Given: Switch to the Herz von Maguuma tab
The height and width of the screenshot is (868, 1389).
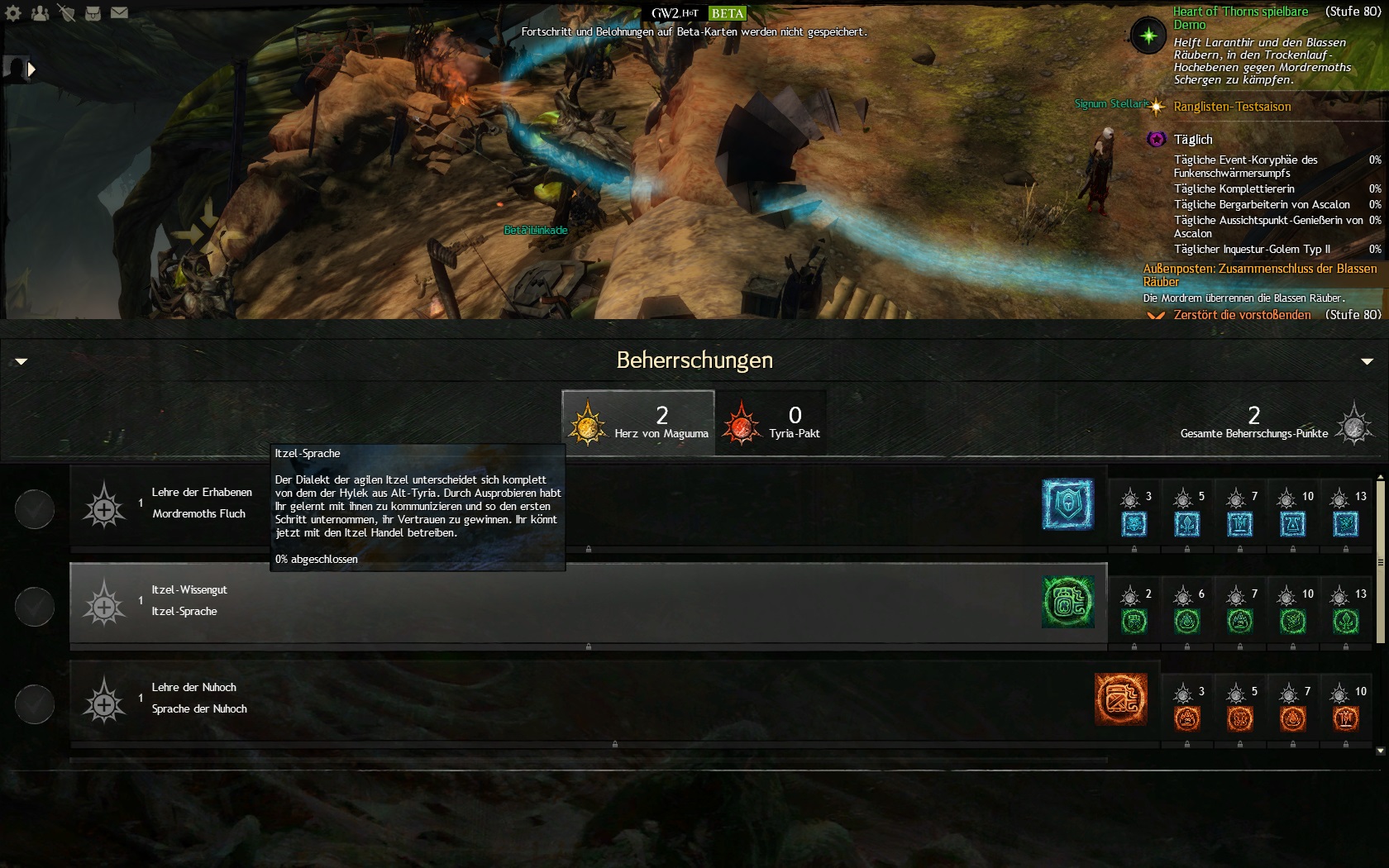Looking at the screenshot, I should pyautogui.click(x=637, y=422).
